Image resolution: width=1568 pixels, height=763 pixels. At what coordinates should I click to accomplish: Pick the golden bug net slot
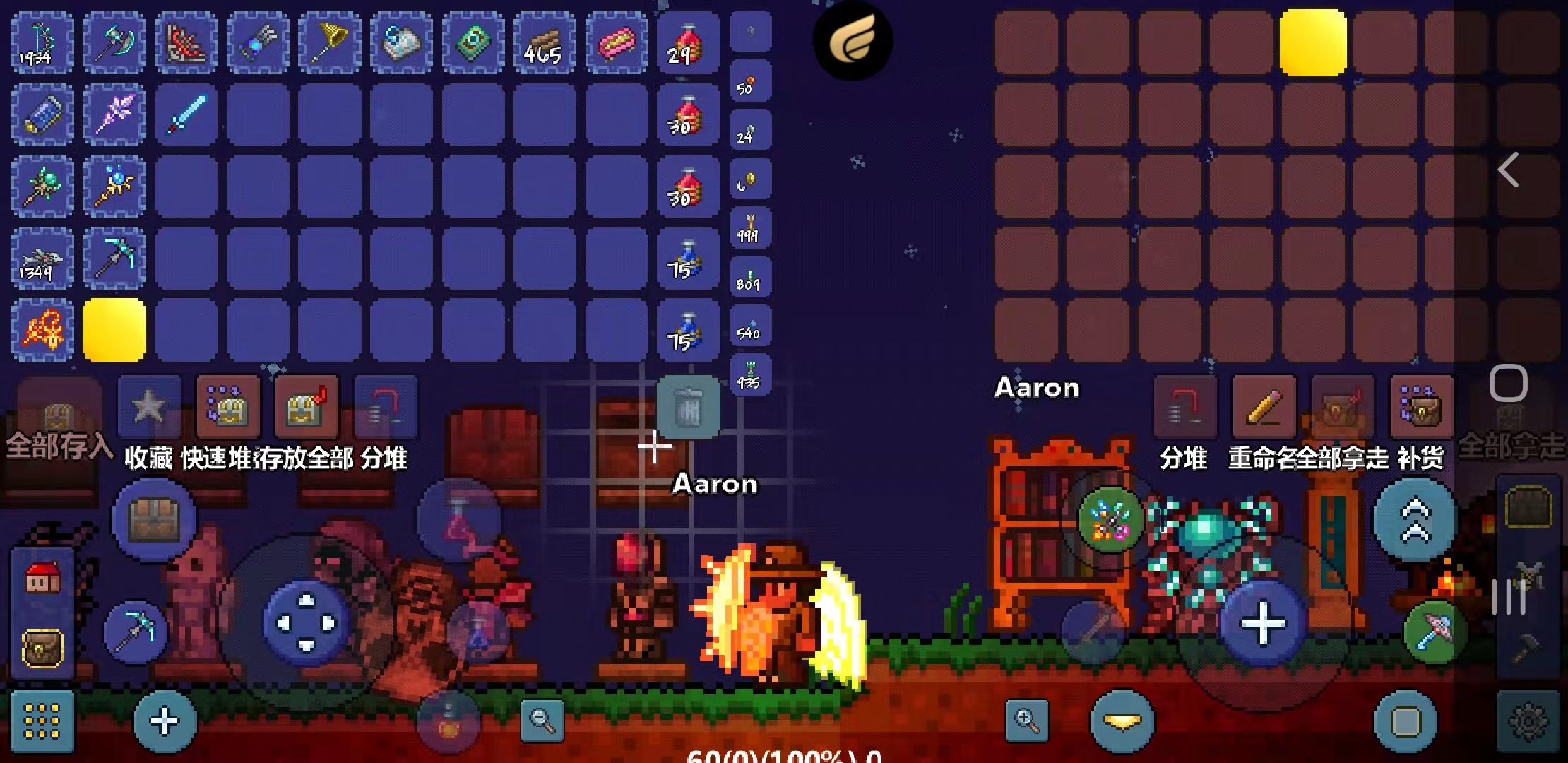click(329, 44)
